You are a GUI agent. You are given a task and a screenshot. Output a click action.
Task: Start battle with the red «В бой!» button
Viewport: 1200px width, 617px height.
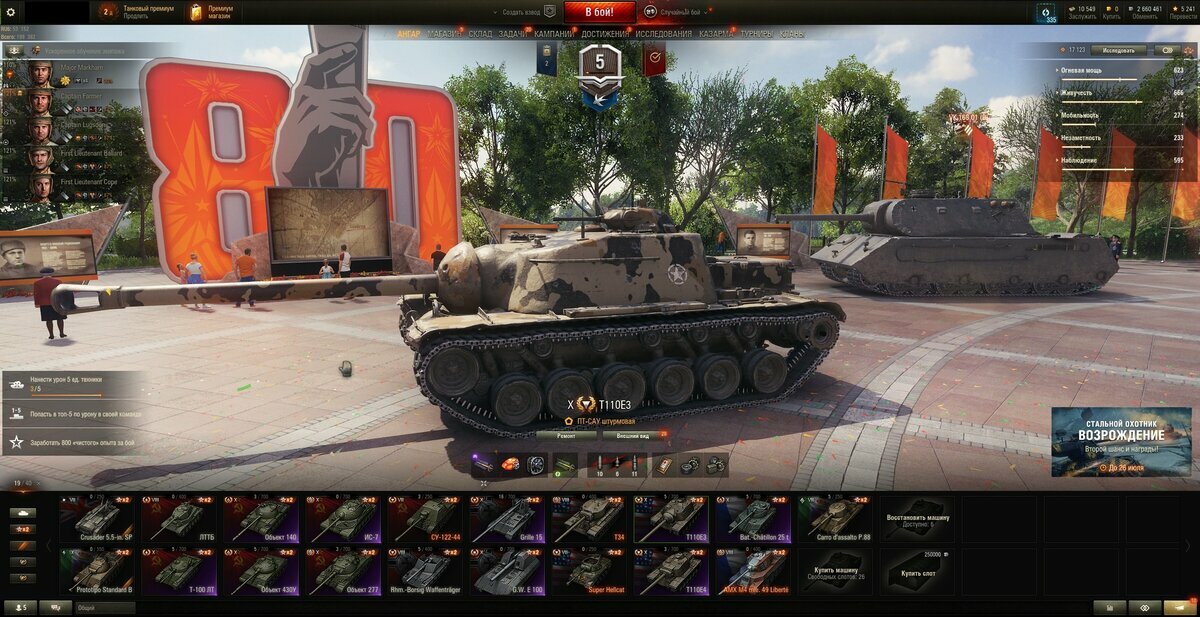(x=599, y=12)
